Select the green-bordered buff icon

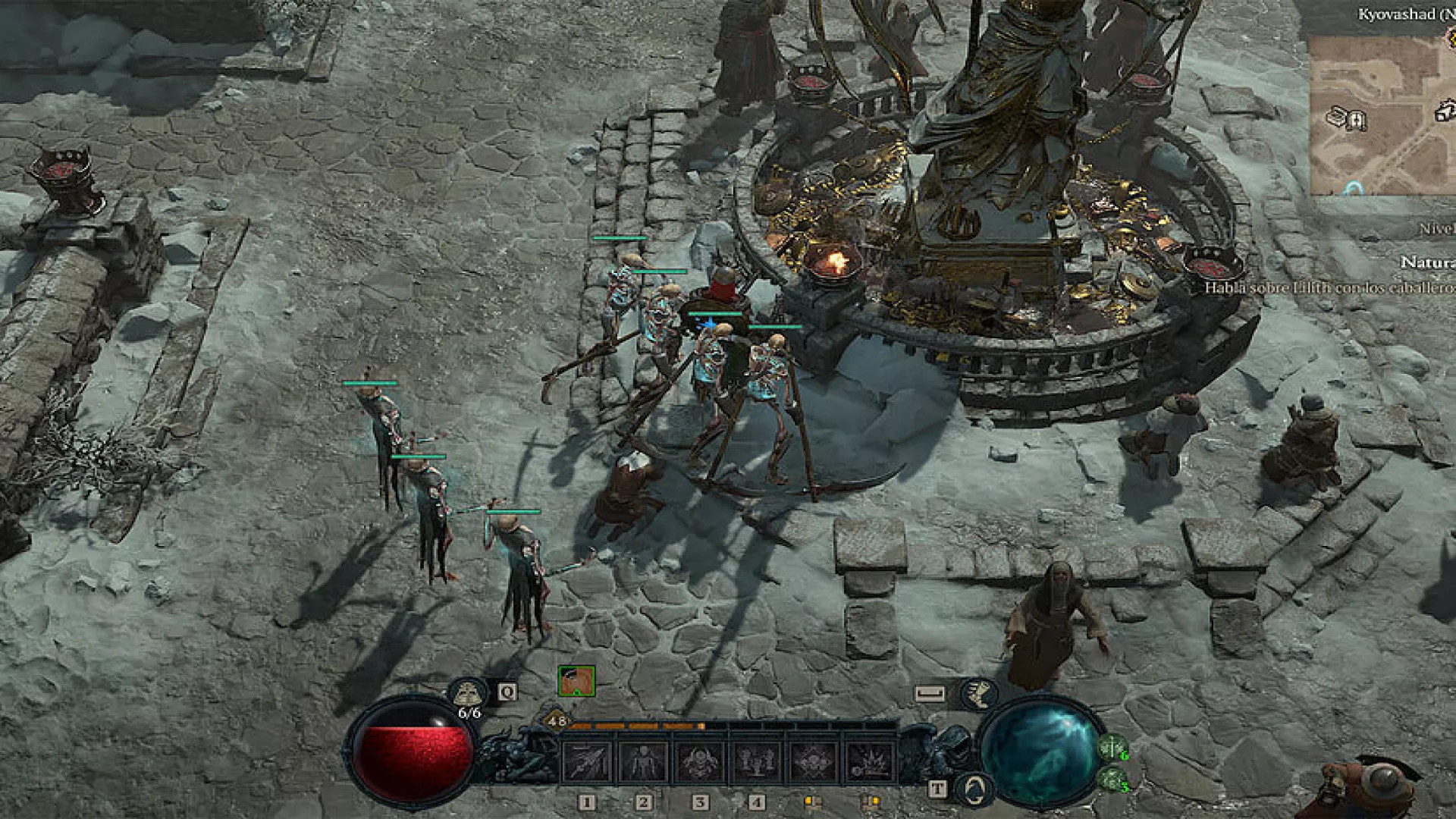click(x=576, y=681)
